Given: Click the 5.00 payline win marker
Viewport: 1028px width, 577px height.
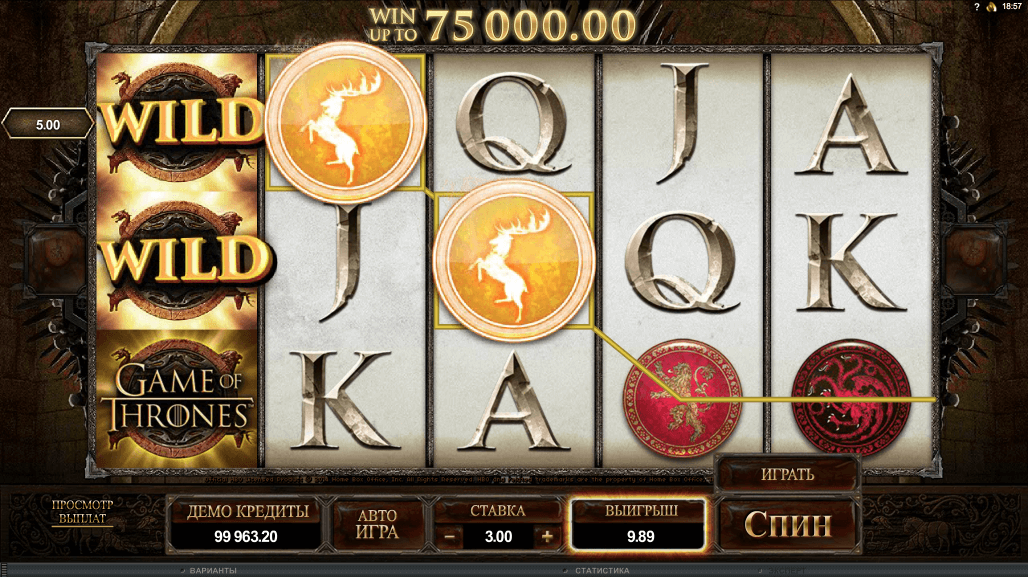Looking at the screenshot, I should point(47,125).
